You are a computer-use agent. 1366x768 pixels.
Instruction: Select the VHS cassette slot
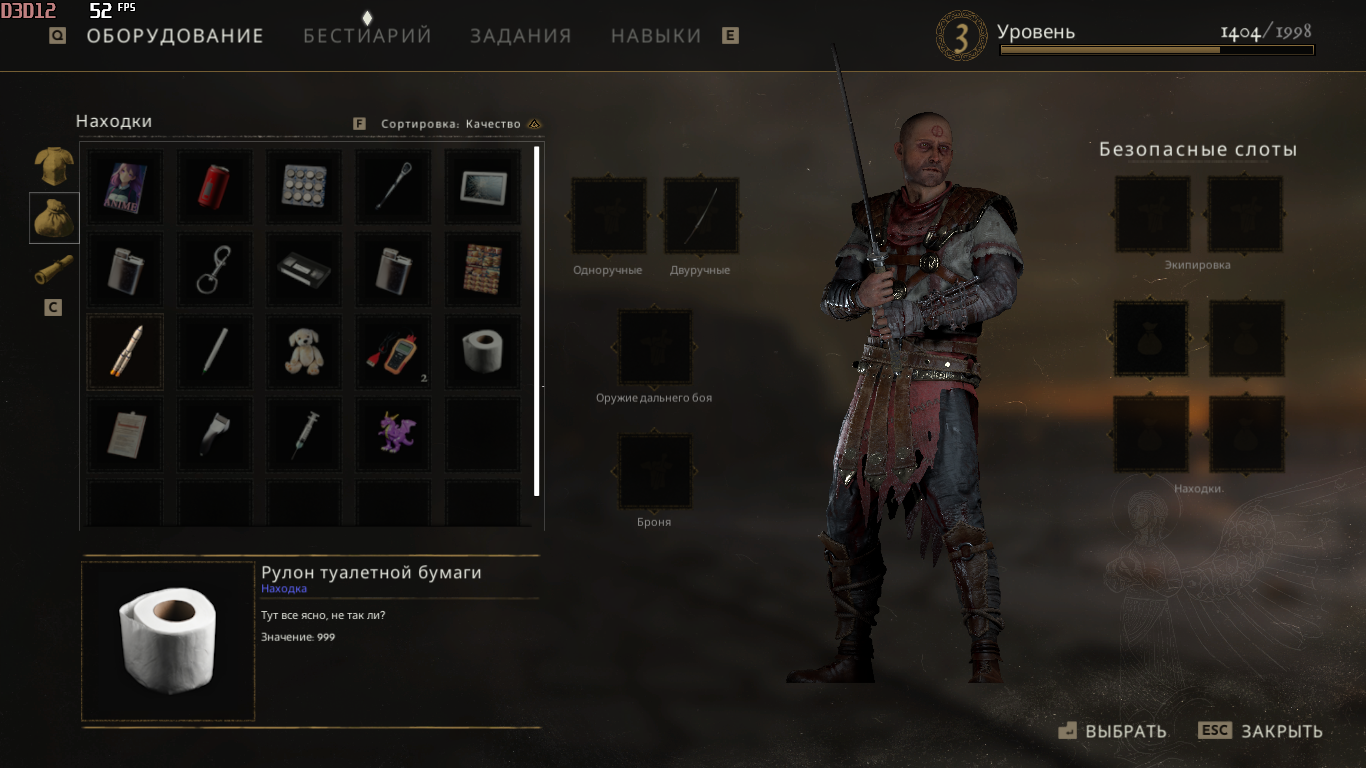304,269
